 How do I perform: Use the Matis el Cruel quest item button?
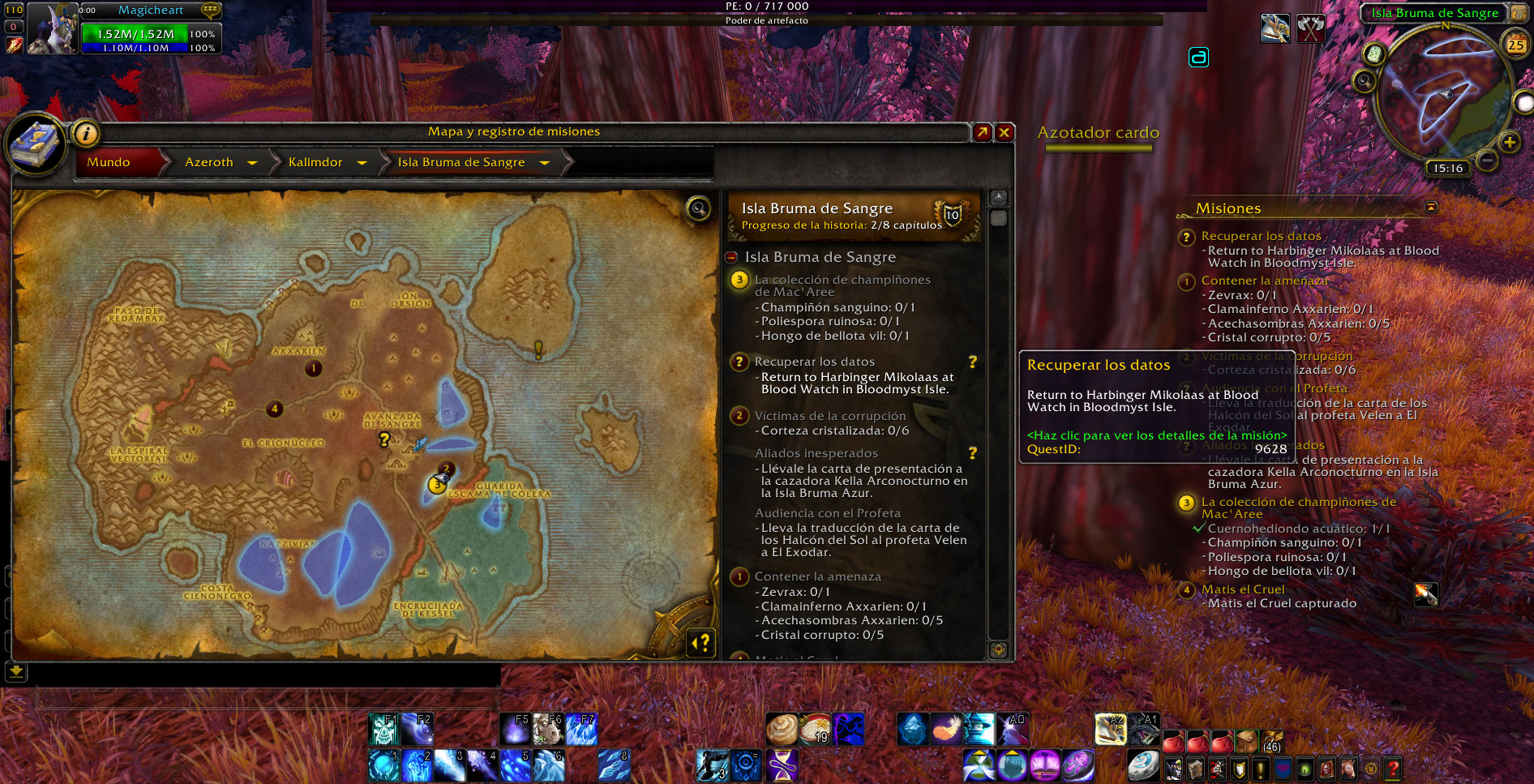(x=1425, y=594)
